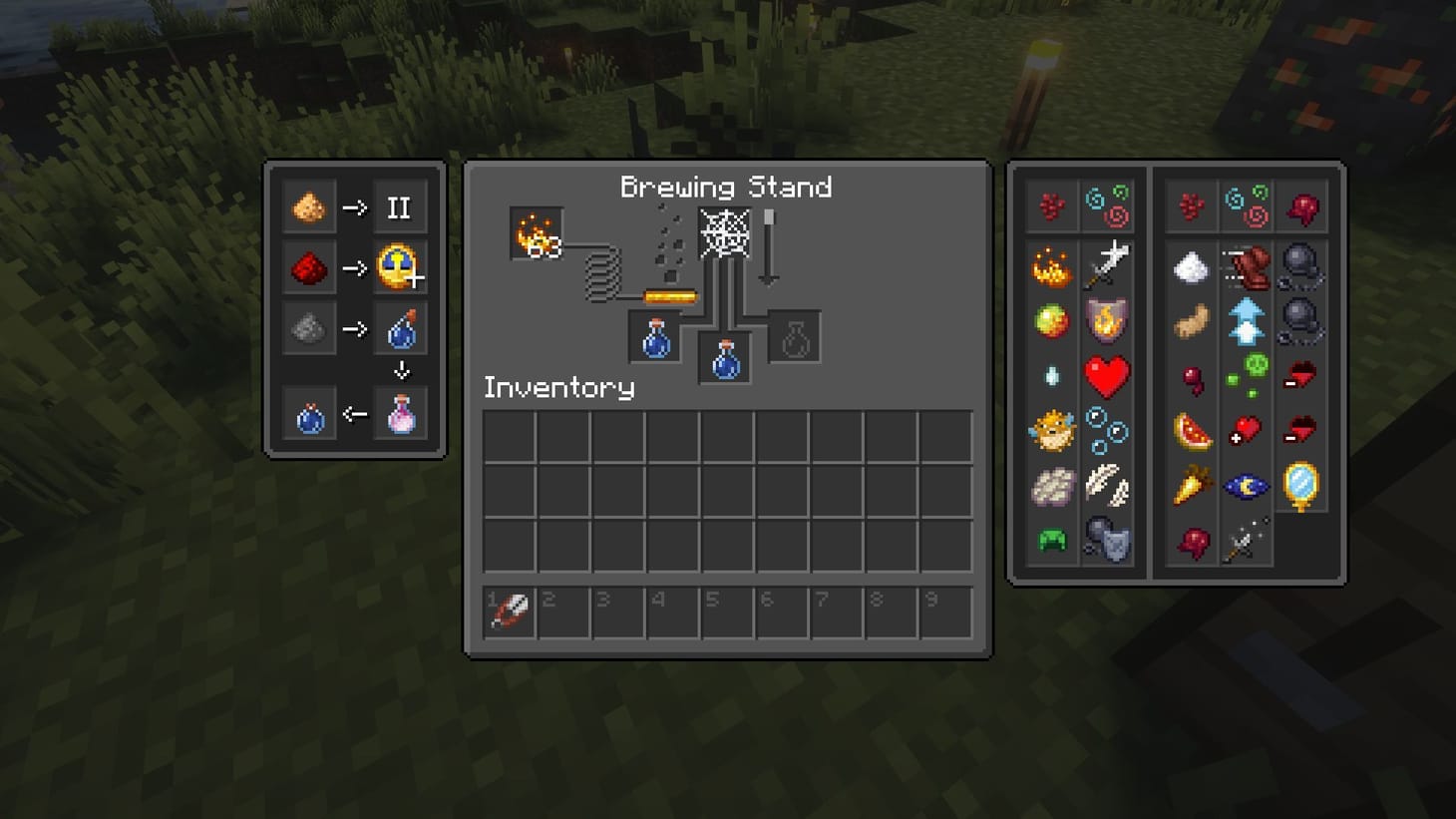
Task: Click the blaze powder fuel slot showing 63
Action: tap(535, 234)
